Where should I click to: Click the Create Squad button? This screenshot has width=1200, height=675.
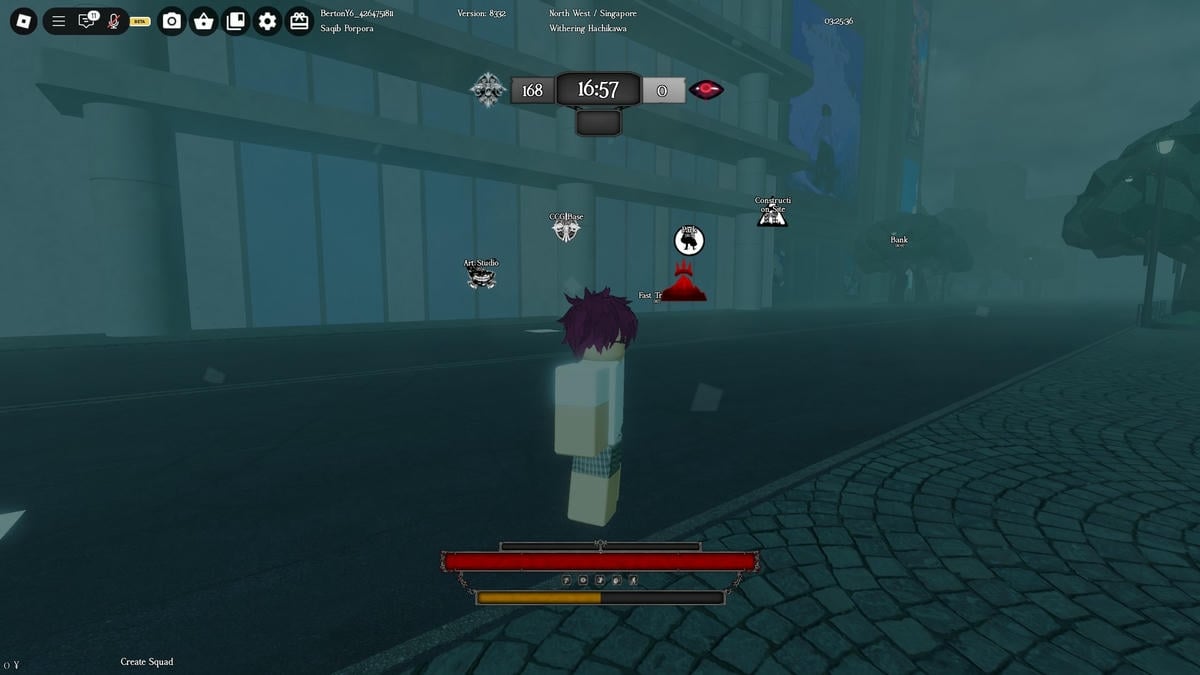(x=147, y=662)
